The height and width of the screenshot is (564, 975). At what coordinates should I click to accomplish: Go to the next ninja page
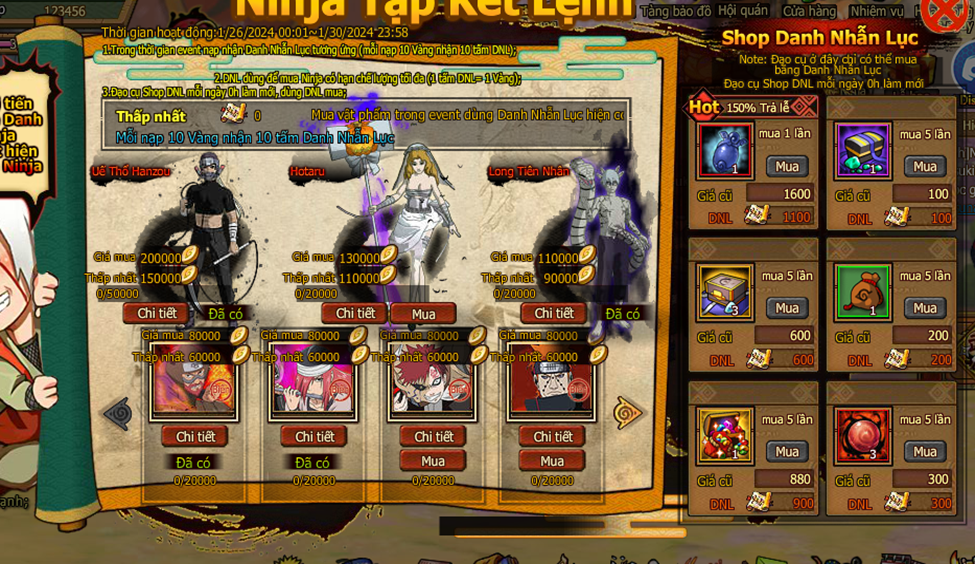coord(628,412)
